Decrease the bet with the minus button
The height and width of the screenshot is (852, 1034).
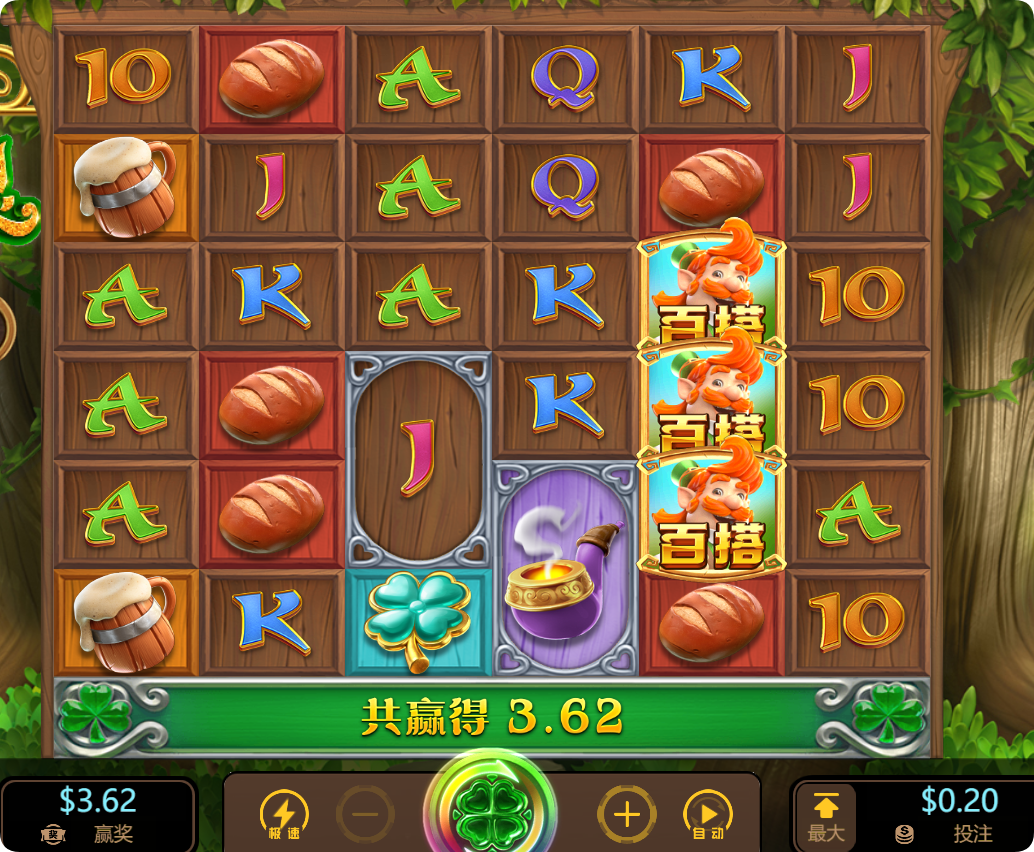(365, 814)
